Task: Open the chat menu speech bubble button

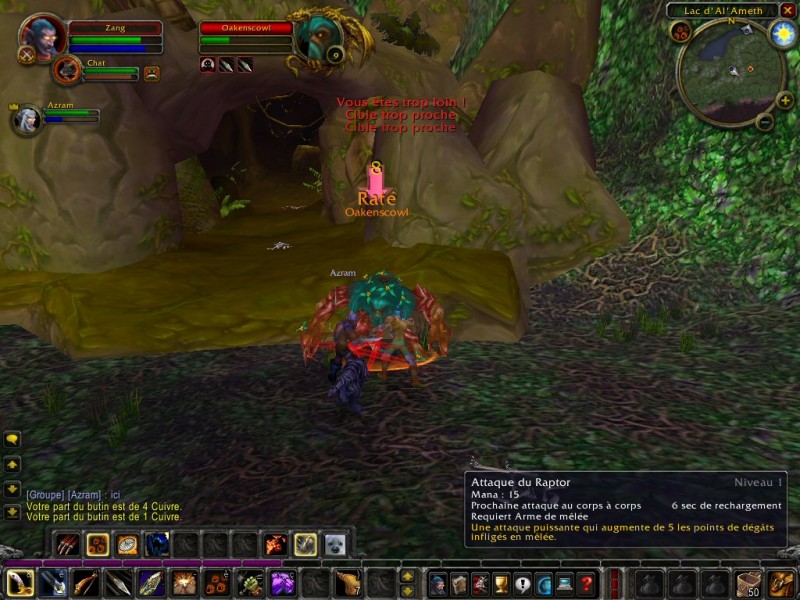Action: 12,439
